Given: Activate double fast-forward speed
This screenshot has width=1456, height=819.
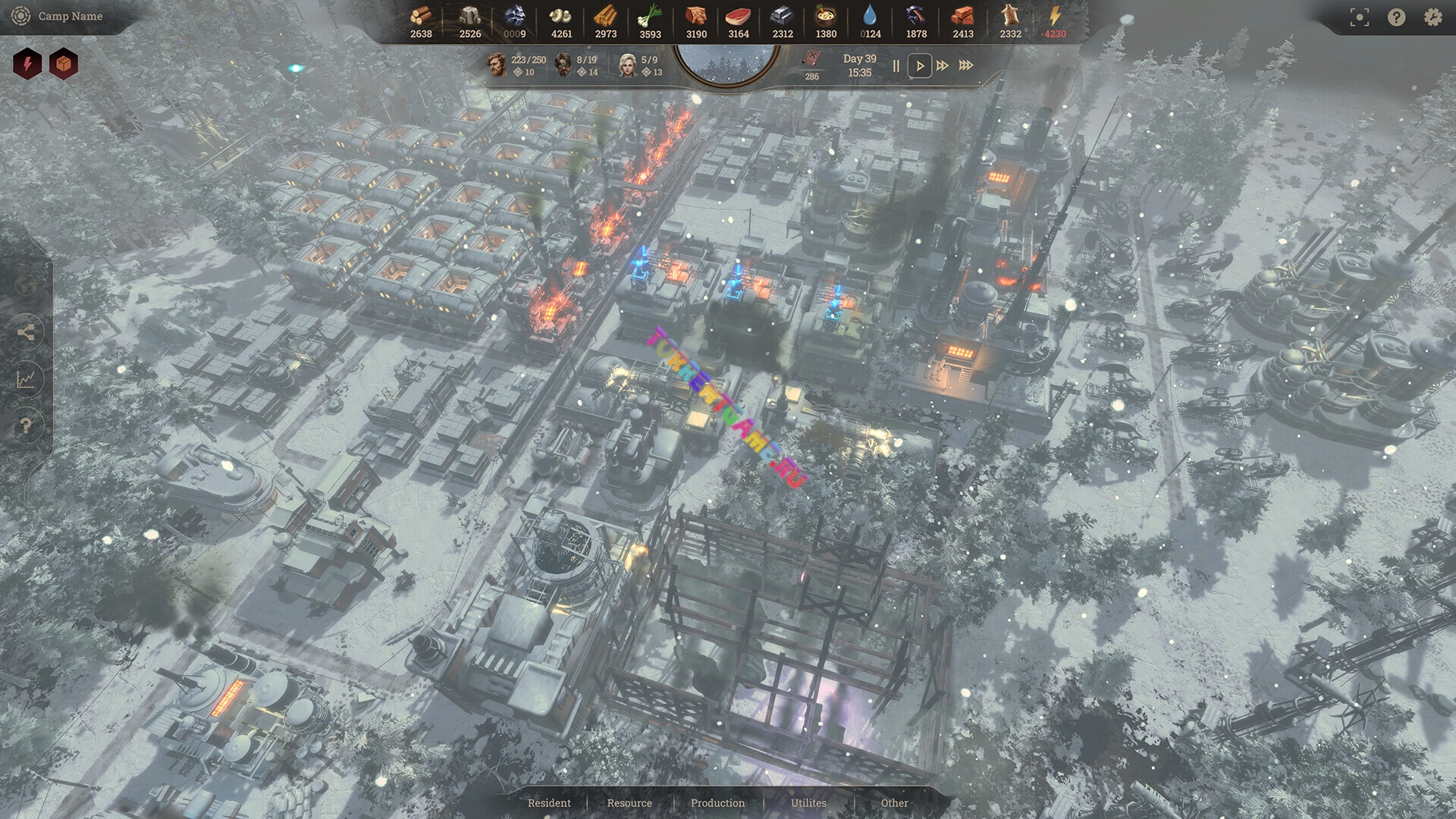Looking at the screenshot, I should 943,66.
